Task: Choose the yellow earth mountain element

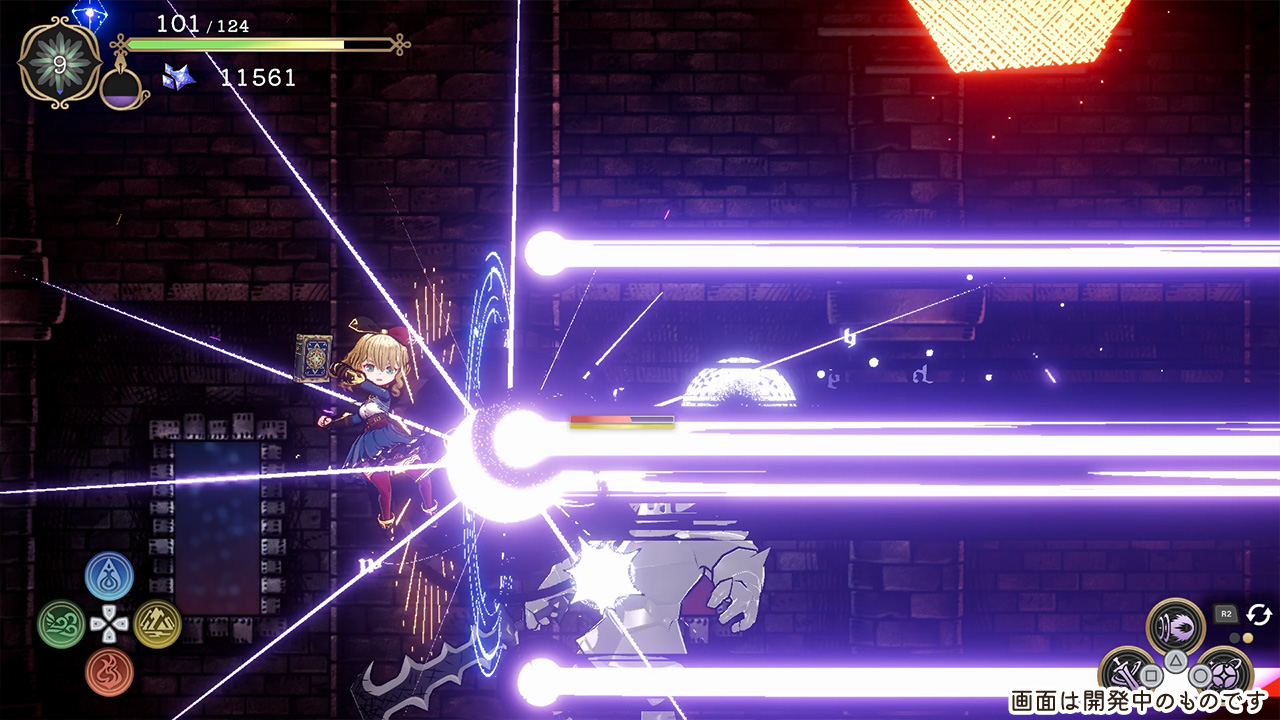Action: (157, 624)
